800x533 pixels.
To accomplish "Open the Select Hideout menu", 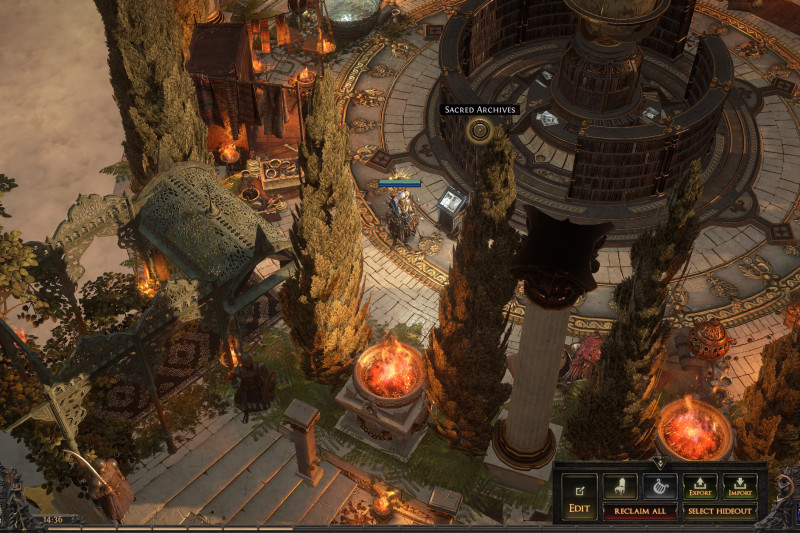I will click(720, 511).
